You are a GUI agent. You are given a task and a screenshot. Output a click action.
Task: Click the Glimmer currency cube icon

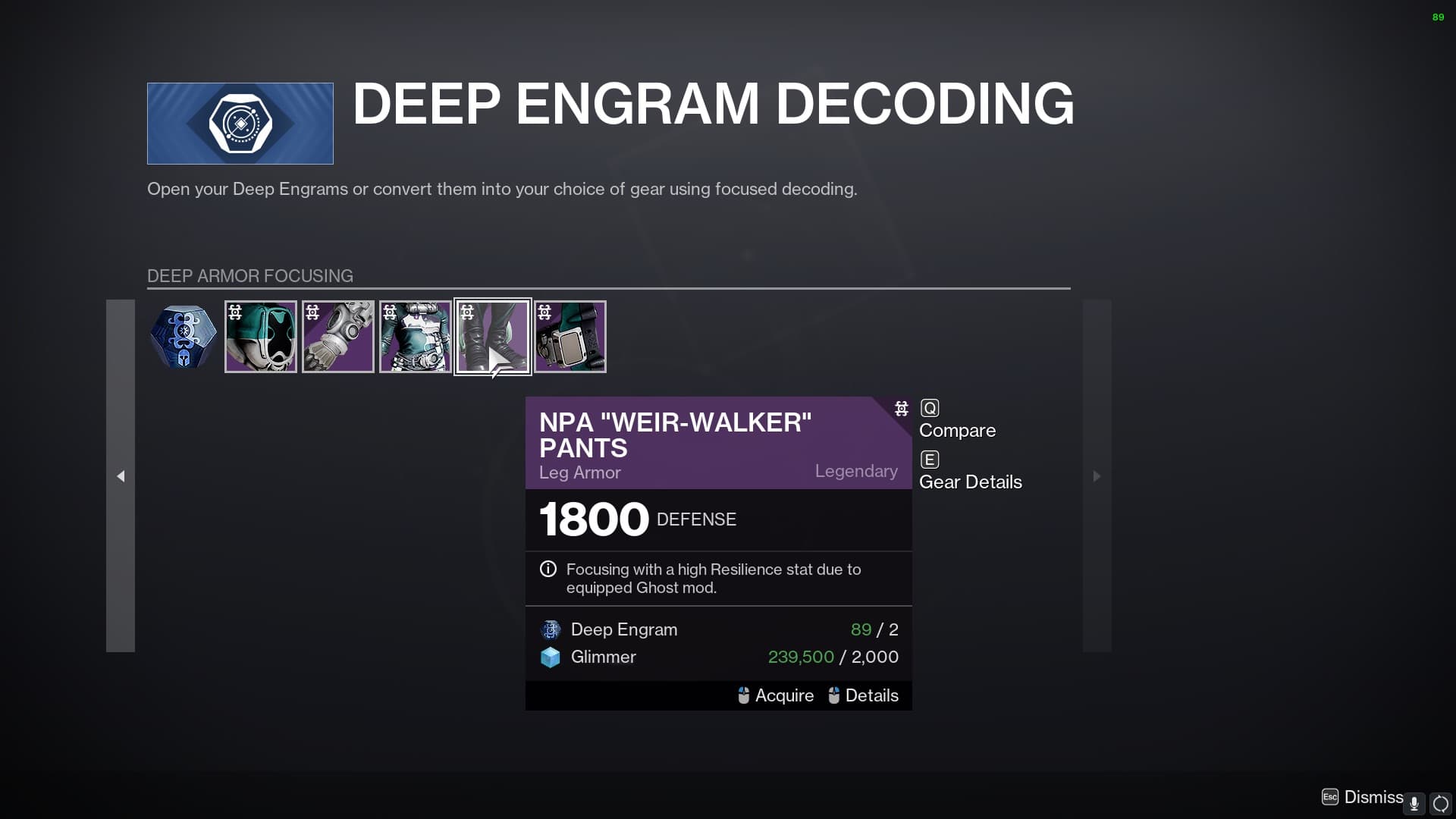click(x=550, y=657)
